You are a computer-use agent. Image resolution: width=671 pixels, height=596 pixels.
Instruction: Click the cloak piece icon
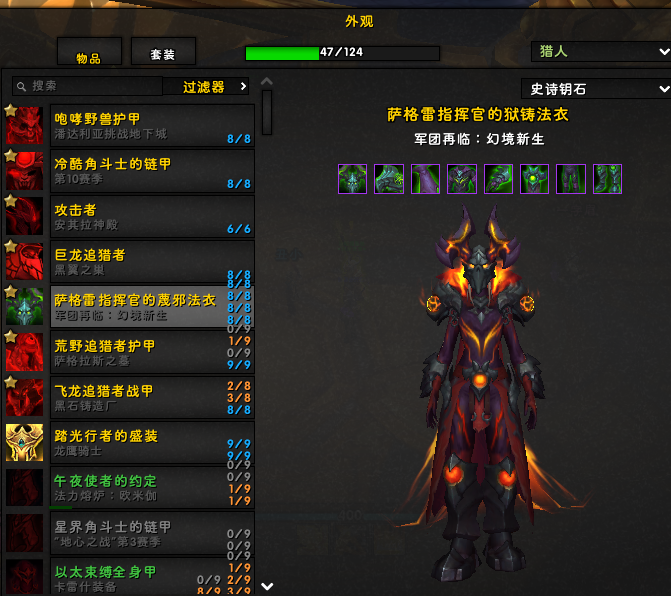pyautogui.click(x=425, y=179)
